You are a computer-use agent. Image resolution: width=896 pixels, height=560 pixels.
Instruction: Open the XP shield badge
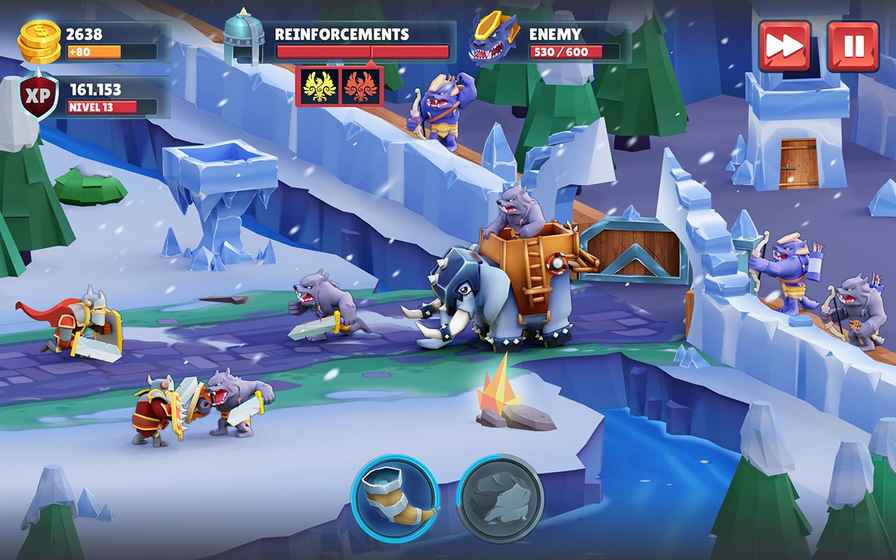(x=40, y=97)
